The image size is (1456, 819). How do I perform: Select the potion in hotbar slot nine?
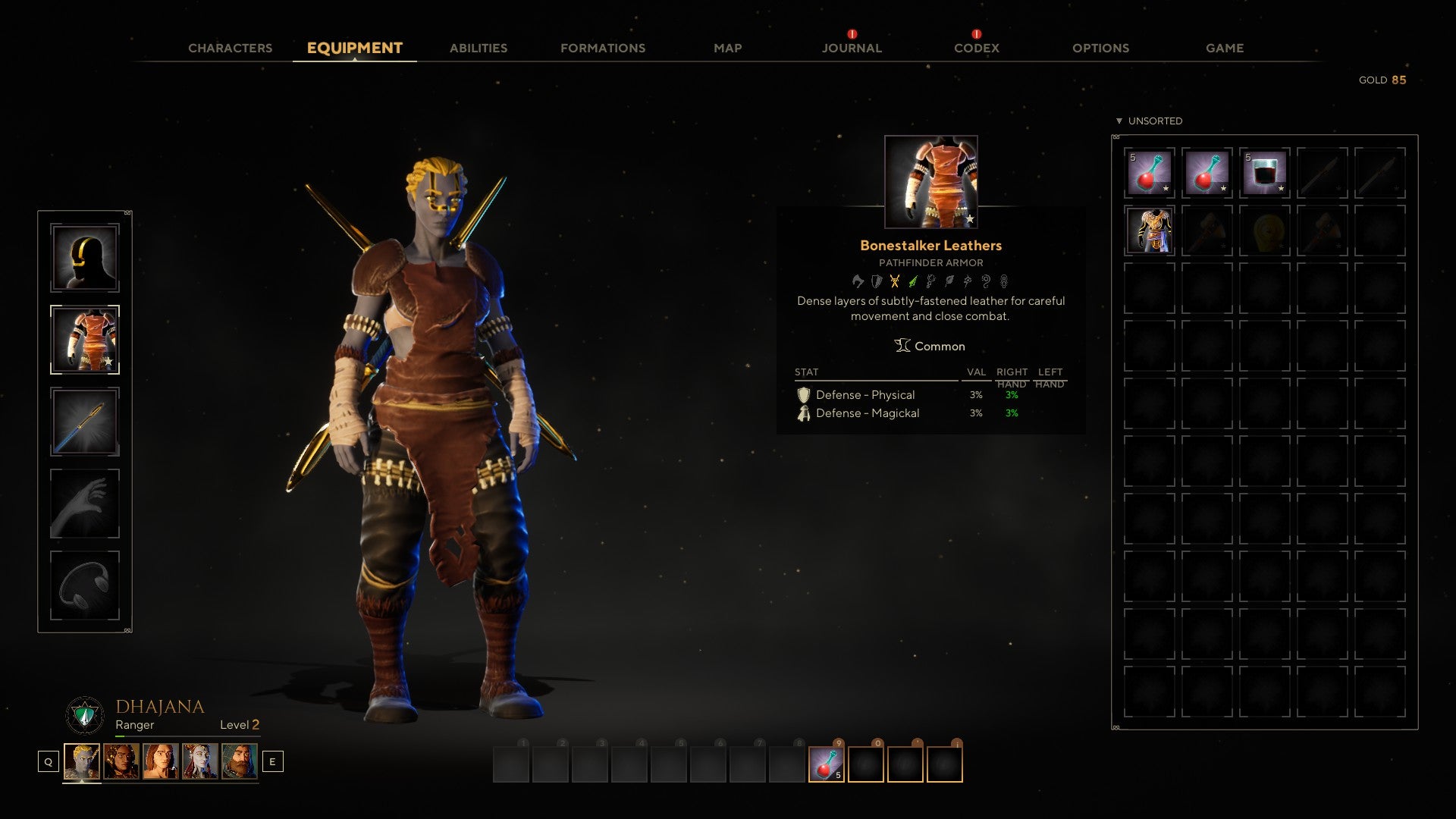[825, 766]
